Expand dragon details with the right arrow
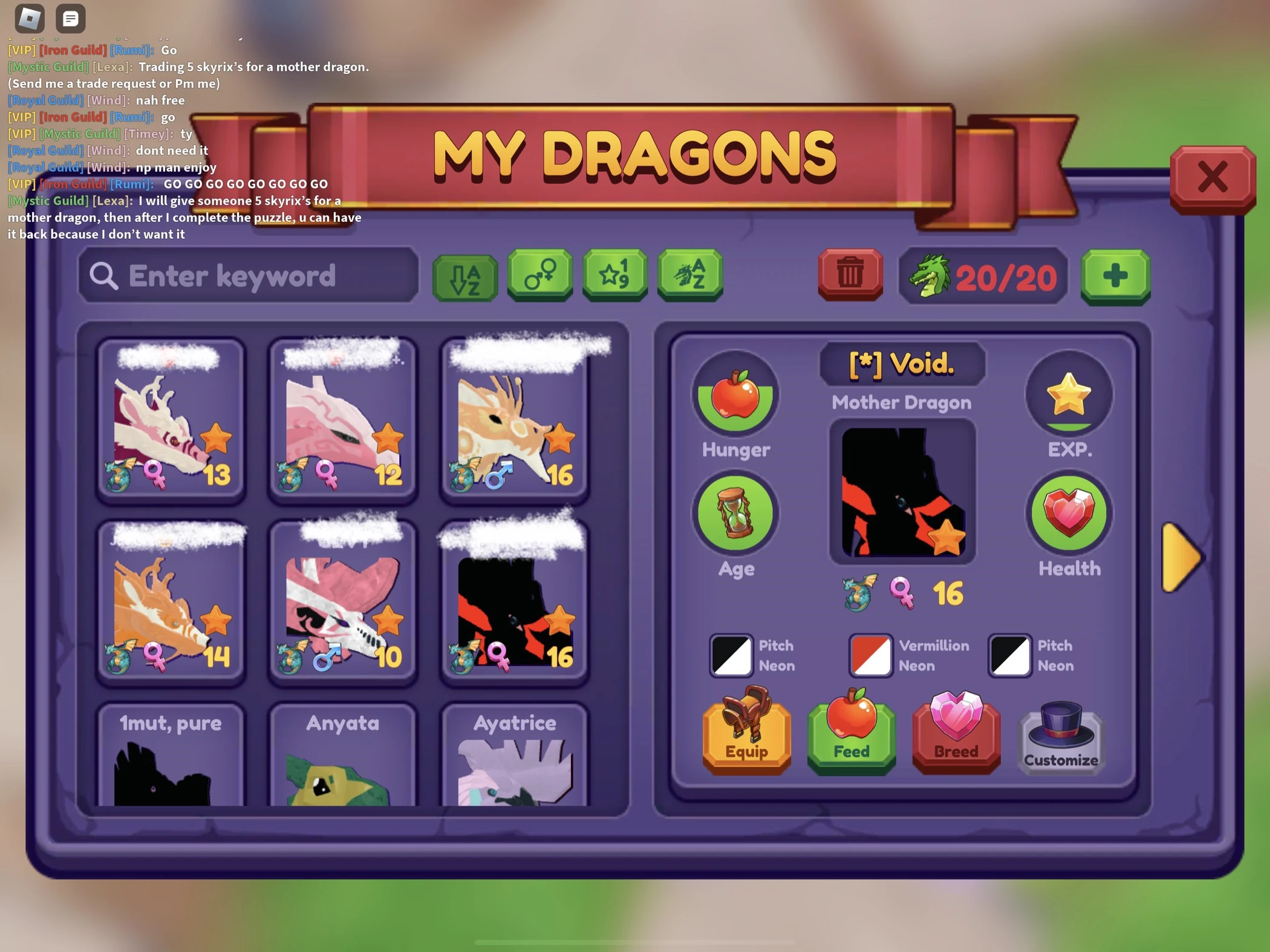Viewport: 1270px width, 952px height. tap(1180, 556)
